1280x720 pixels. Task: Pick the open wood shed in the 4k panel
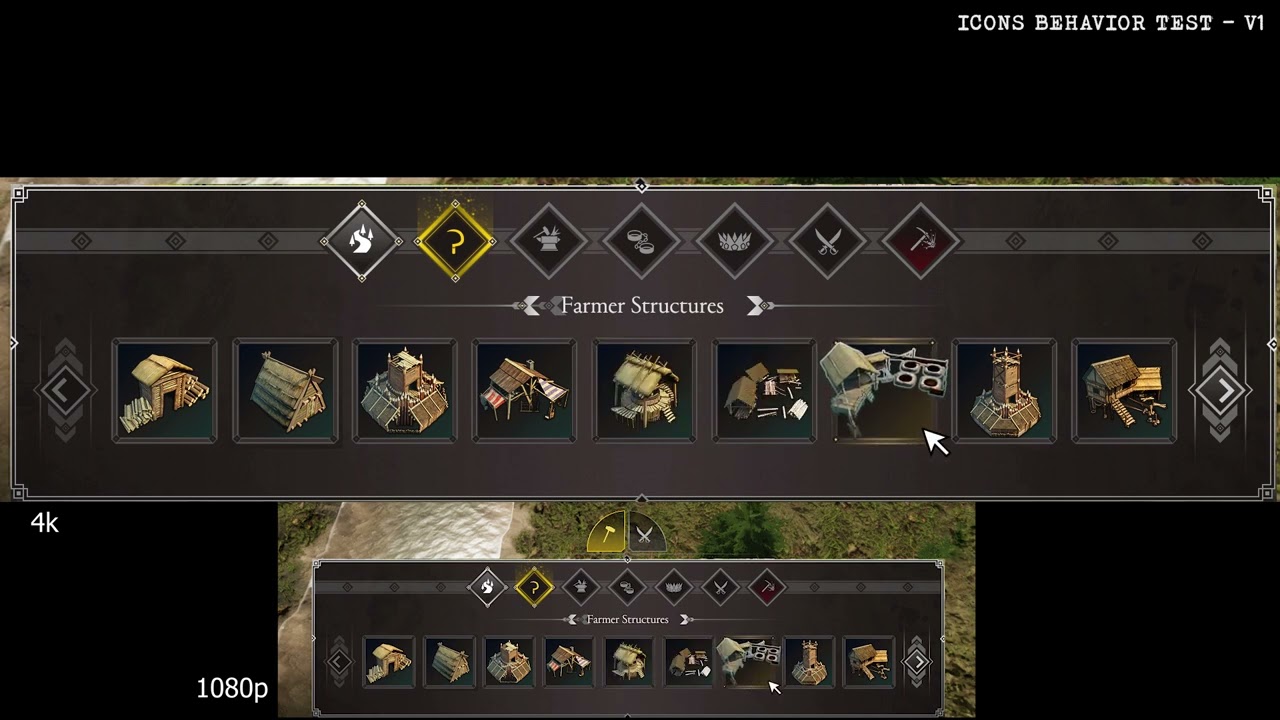tap(165, 391)
